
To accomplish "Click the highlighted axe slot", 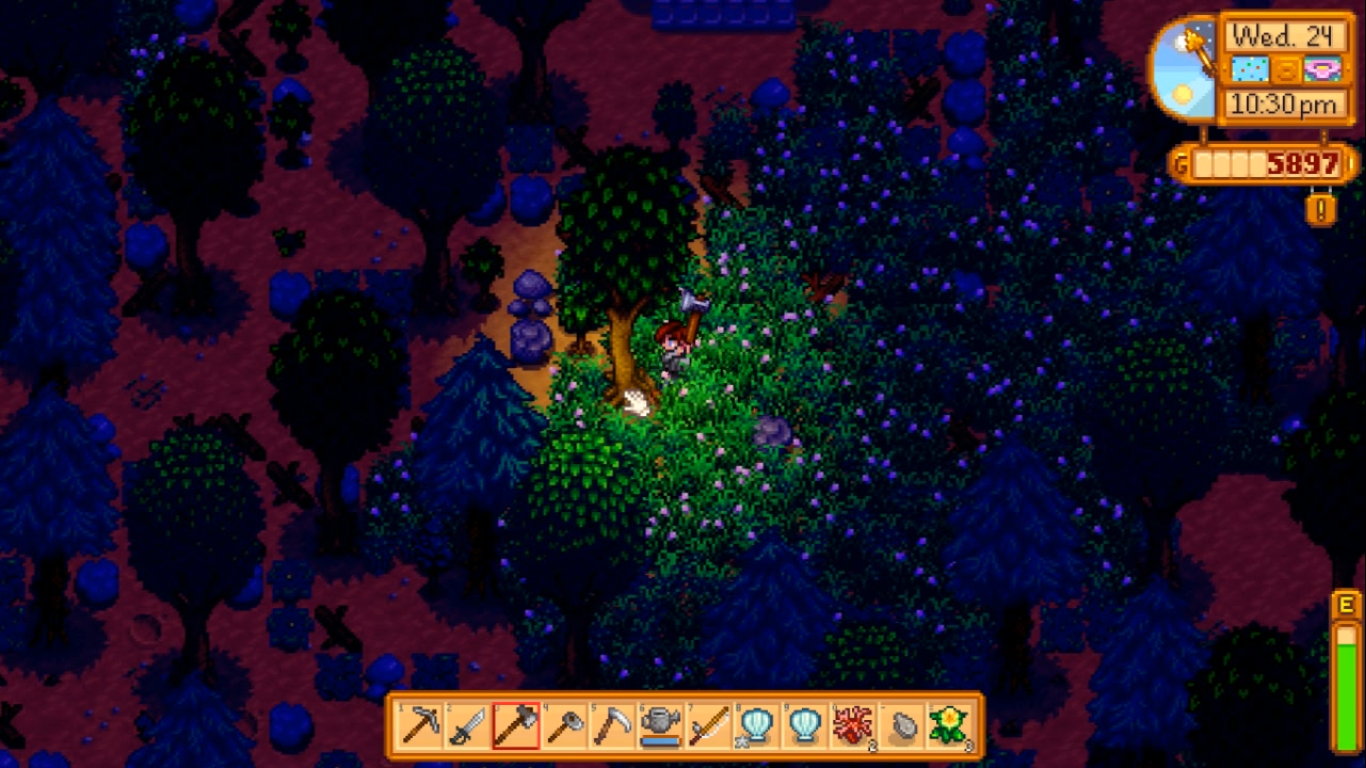I will (516, 726).
